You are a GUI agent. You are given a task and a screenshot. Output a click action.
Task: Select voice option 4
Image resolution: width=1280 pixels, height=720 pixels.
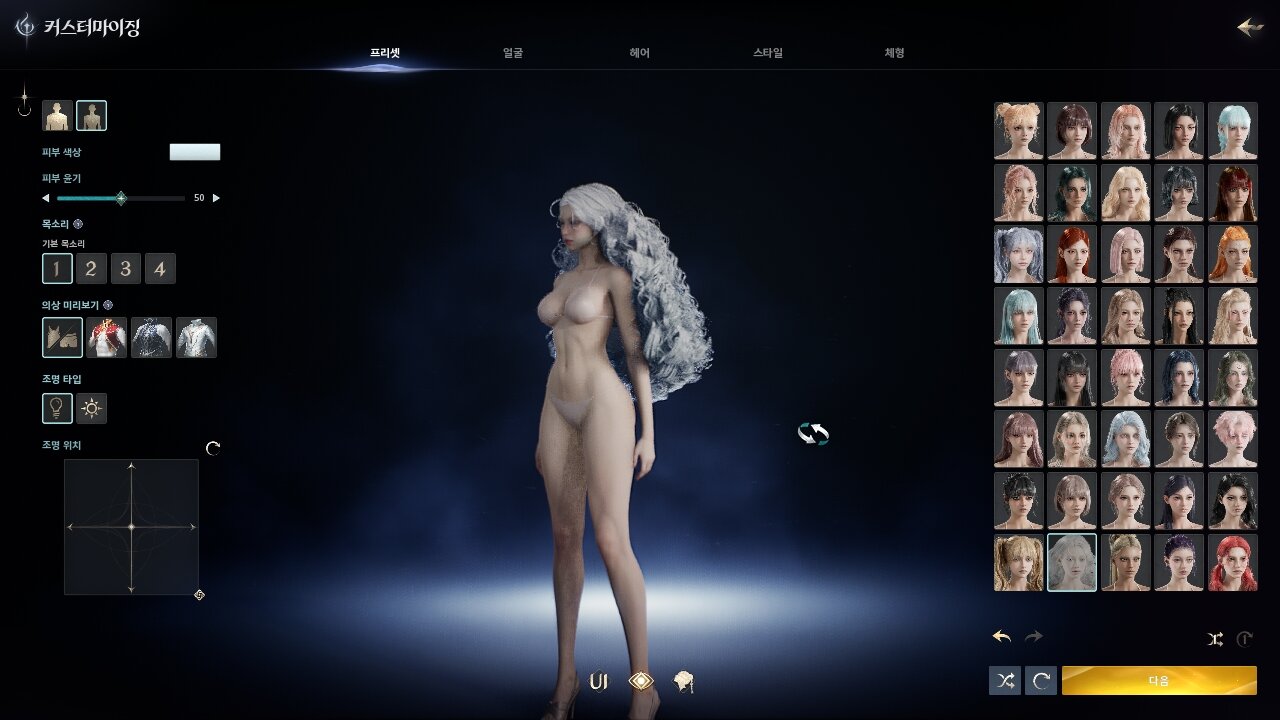160,268
